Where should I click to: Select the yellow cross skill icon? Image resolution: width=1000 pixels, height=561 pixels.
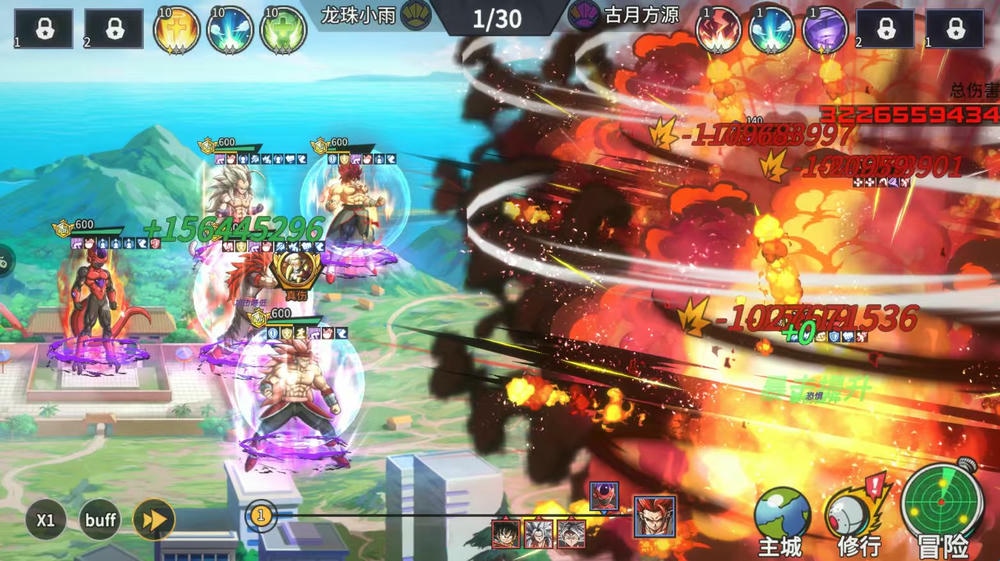176,30
